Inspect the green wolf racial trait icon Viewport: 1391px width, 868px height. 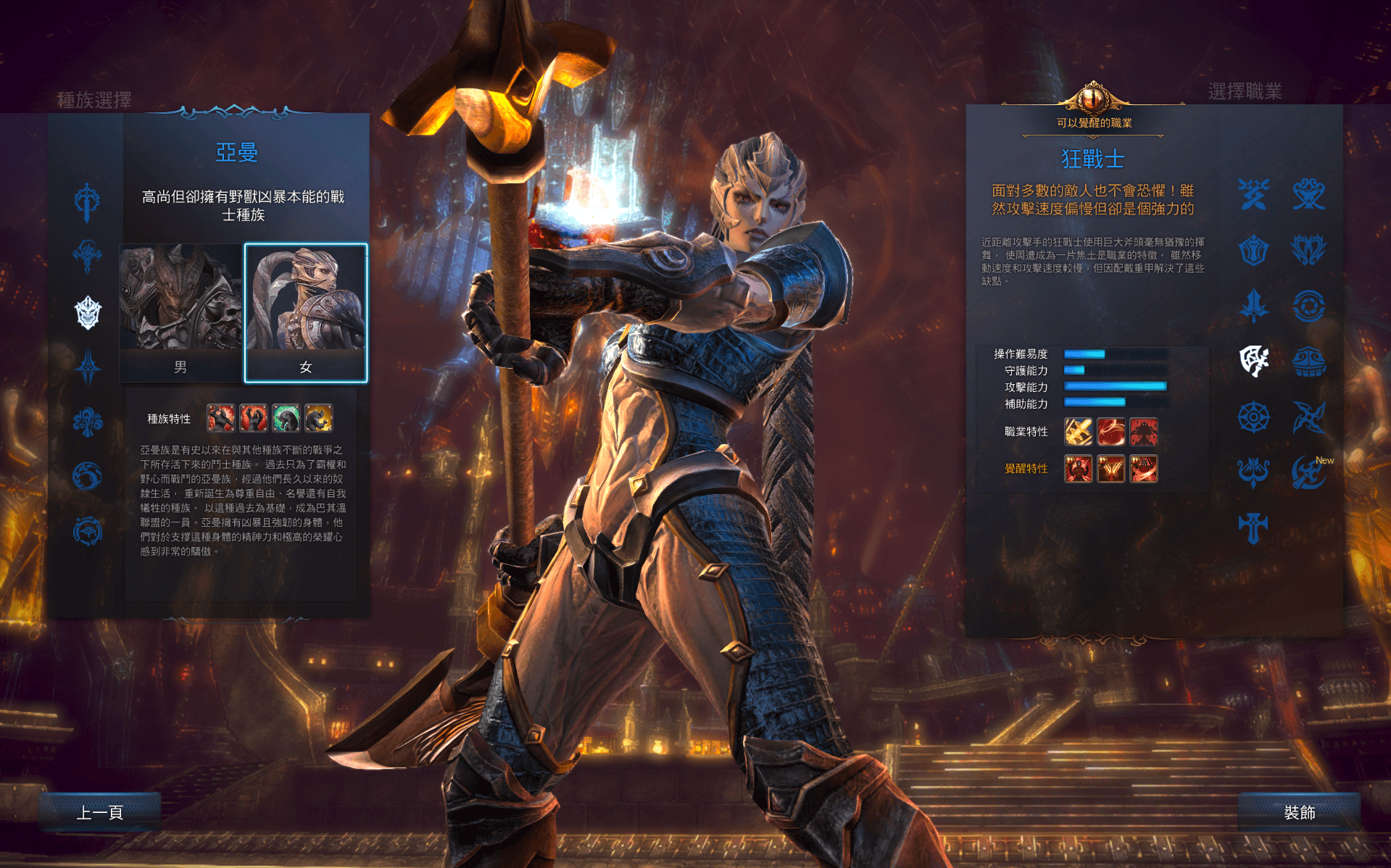pos(286,418)
